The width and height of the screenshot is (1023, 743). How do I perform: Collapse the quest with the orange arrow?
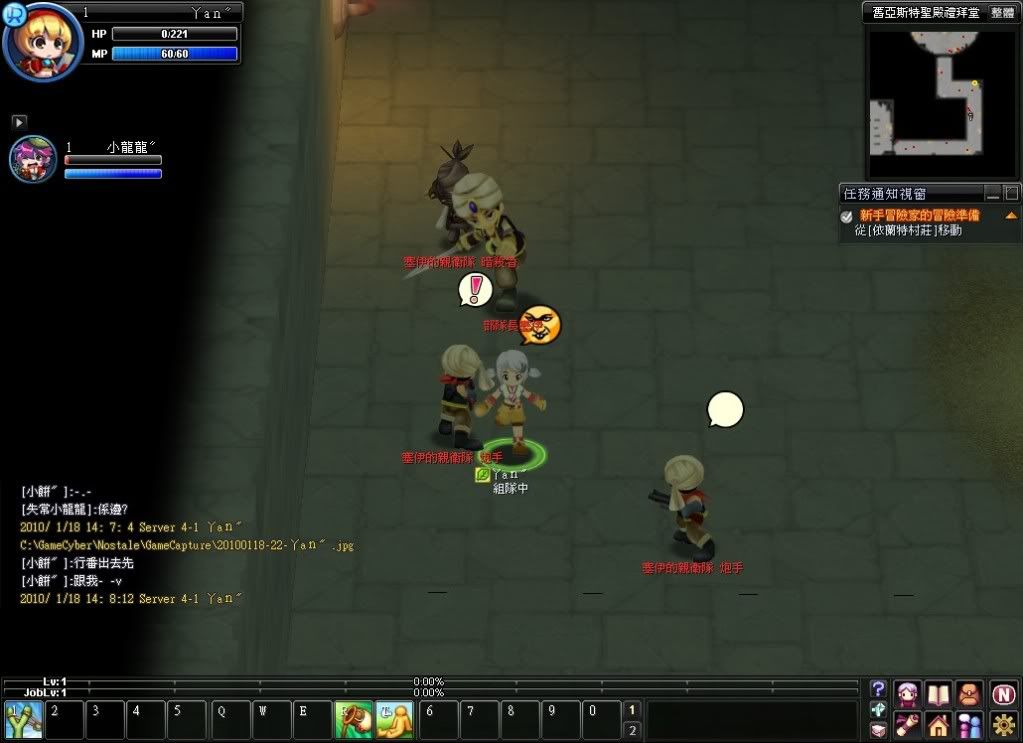(1011, 215)
